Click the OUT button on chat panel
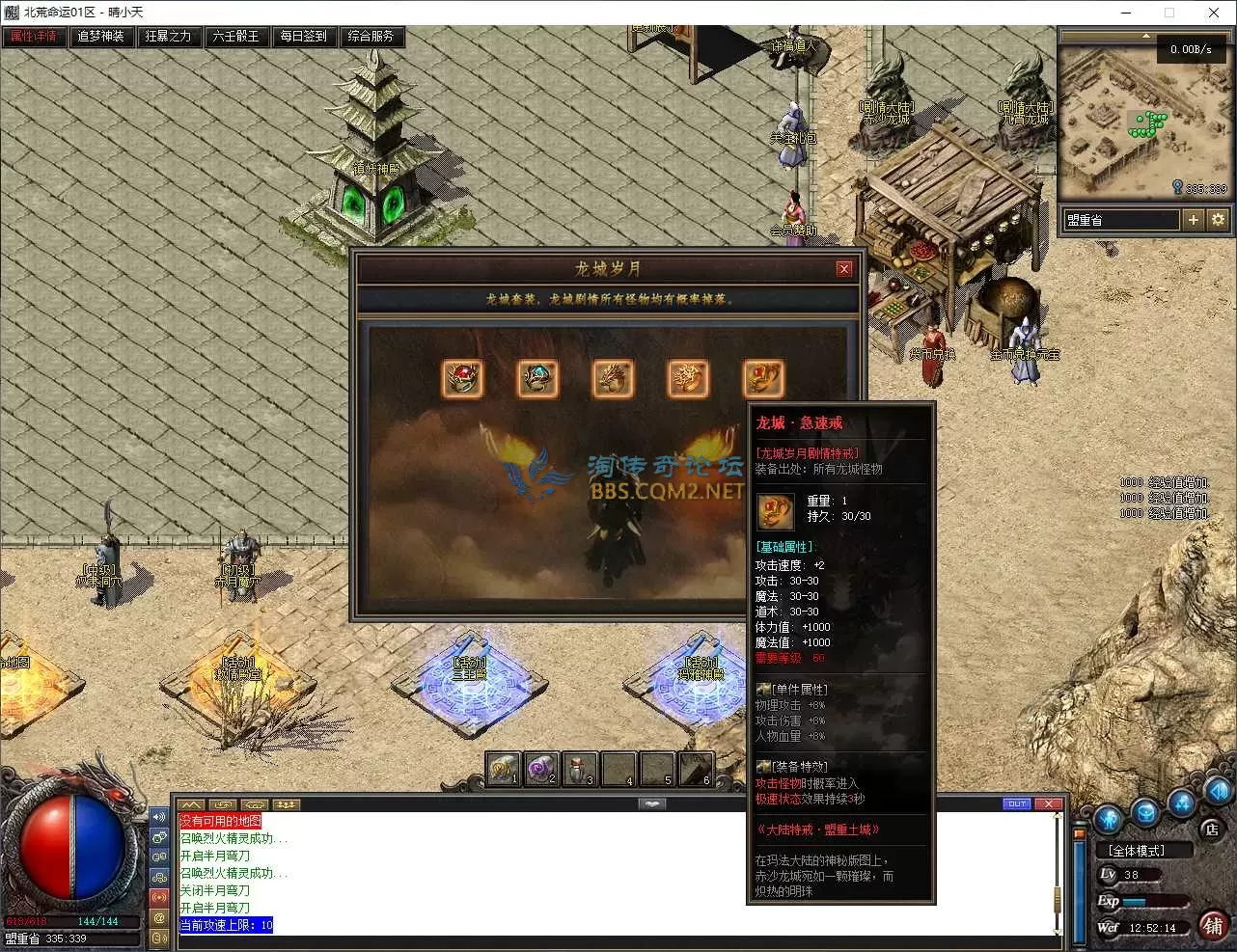Image resolution: width=1237 pixels, height=952 pixels. coord(1017,803)
